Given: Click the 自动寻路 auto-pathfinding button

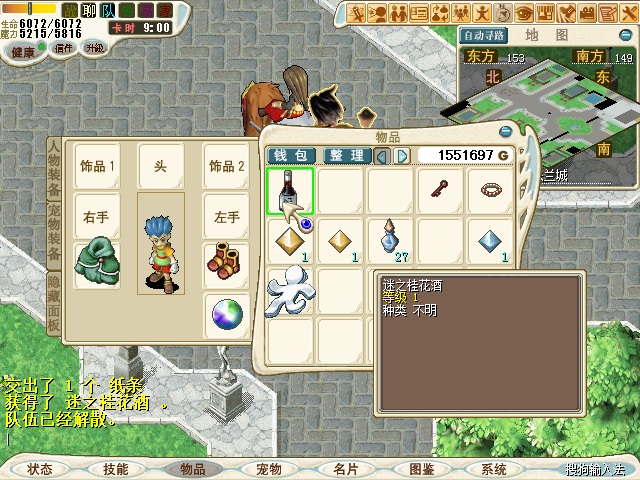Looking at the screenshot, I should coord(485,35).
